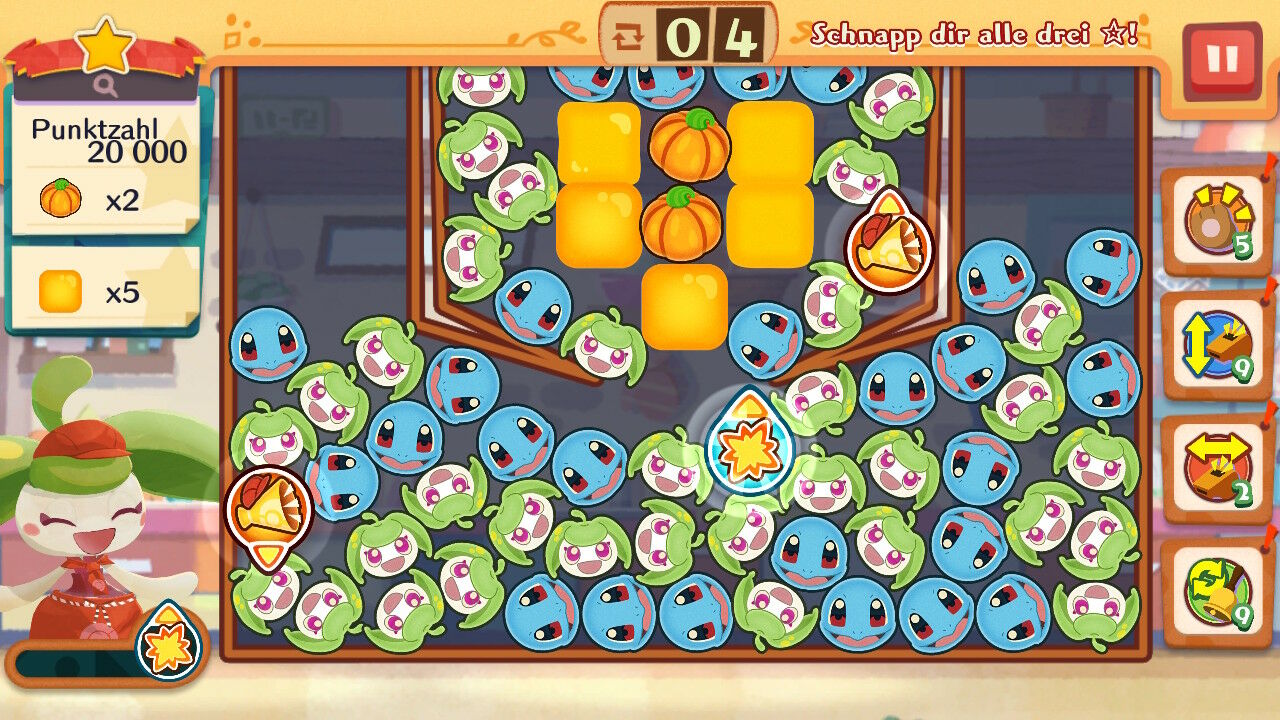Tap the café skill gauge burst icon
The width and height of the screenshot is (1280, 720).
[x=168, y=643]
